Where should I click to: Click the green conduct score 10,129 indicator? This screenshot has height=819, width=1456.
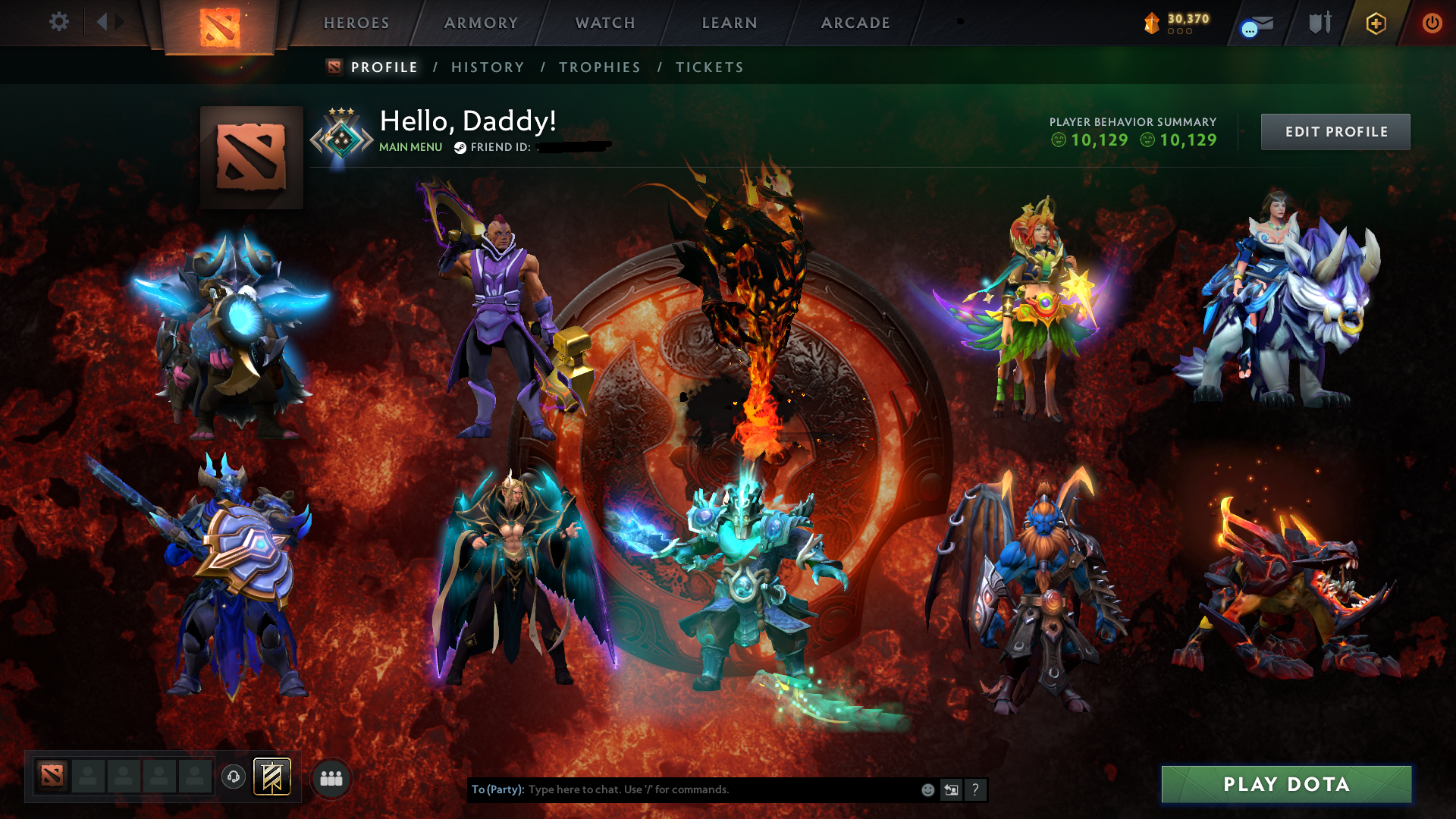click(x=1093, y=140)
